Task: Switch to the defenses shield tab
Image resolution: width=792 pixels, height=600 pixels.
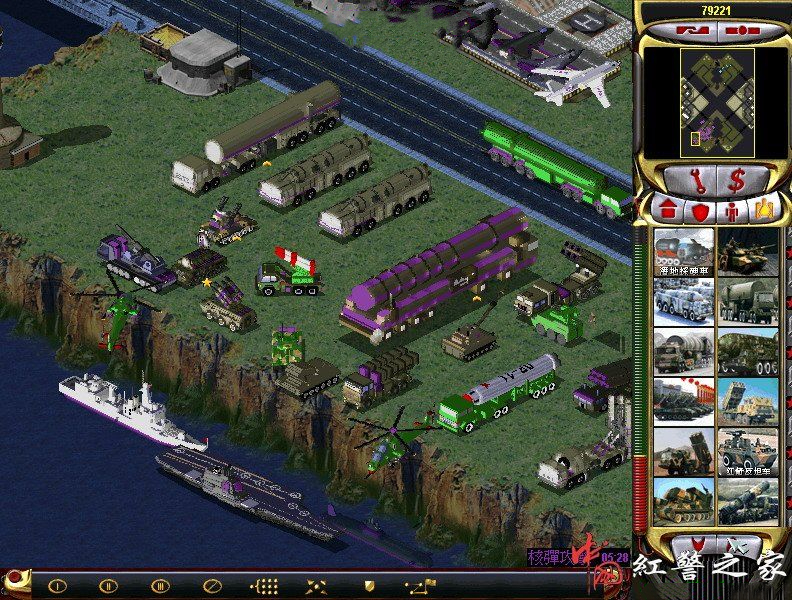Action: 699,211
